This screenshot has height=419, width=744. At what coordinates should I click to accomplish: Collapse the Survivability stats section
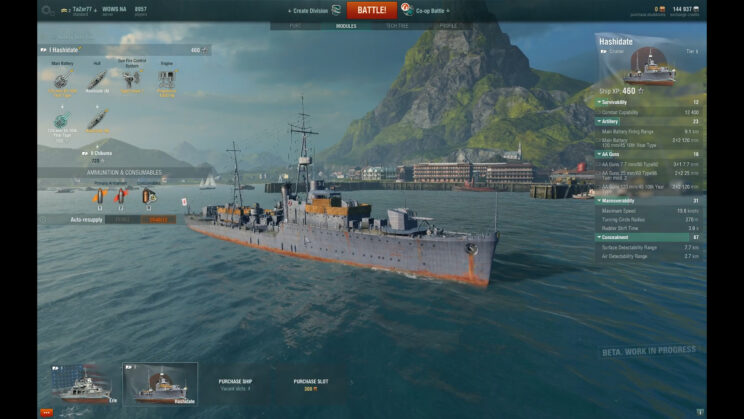pyautogui.click(x=614, y=102)
